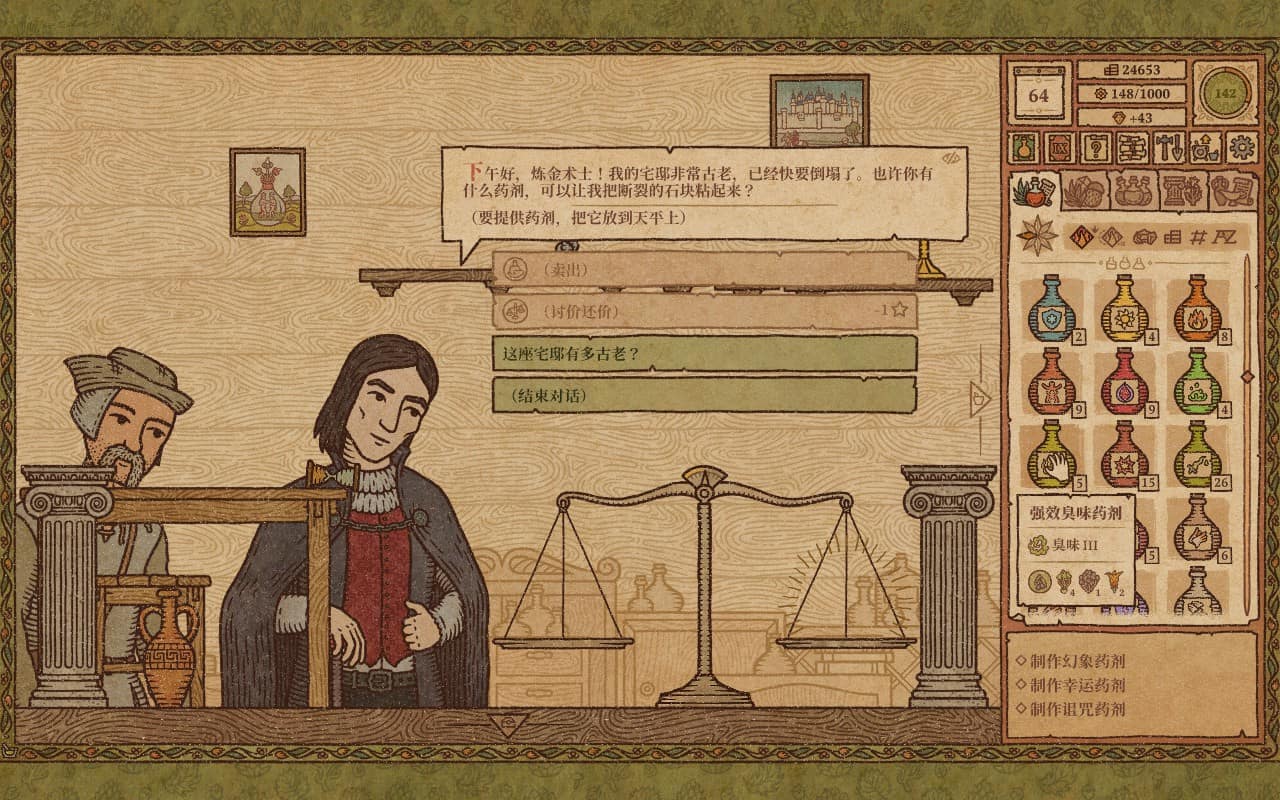The width and height of the screenshot is (1280, 800).
Task: Select the orange fire potion
Action: (x=1196, y=309)
